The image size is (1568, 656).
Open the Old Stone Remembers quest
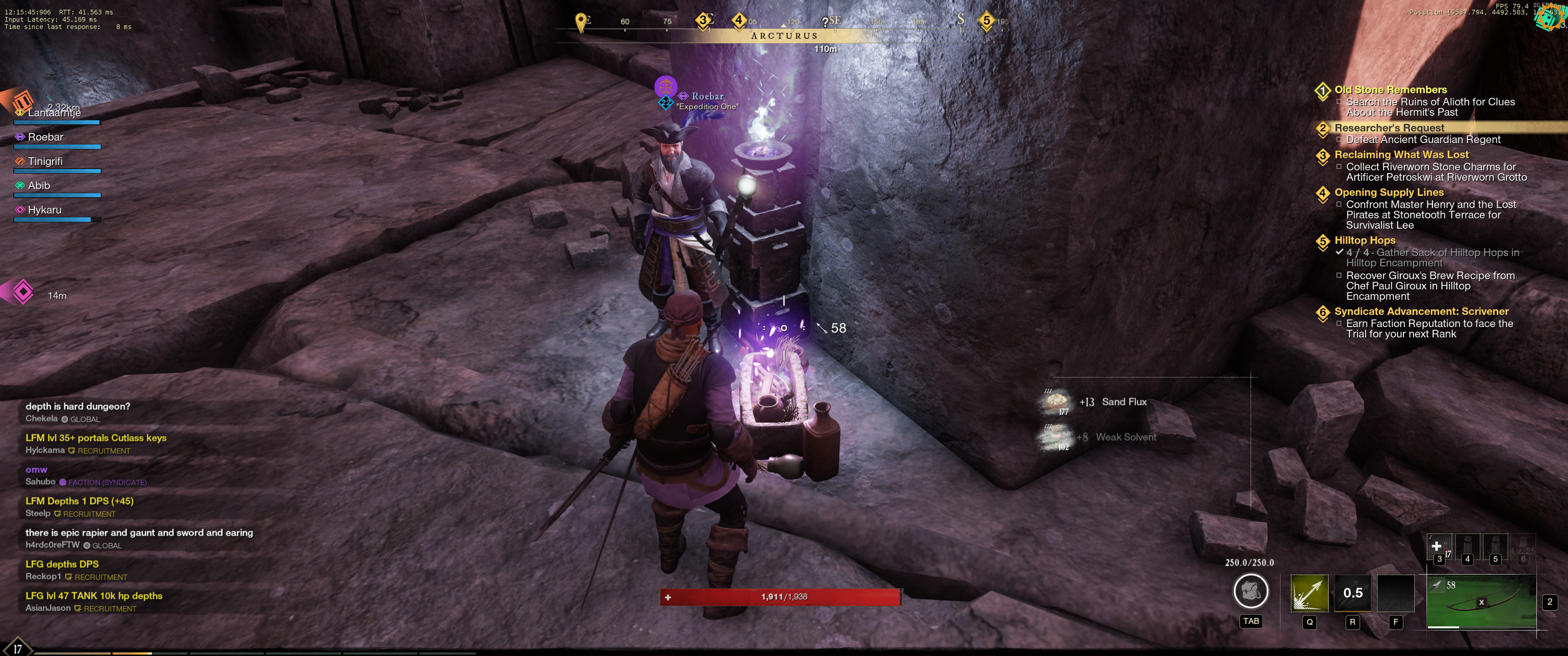1390,89
